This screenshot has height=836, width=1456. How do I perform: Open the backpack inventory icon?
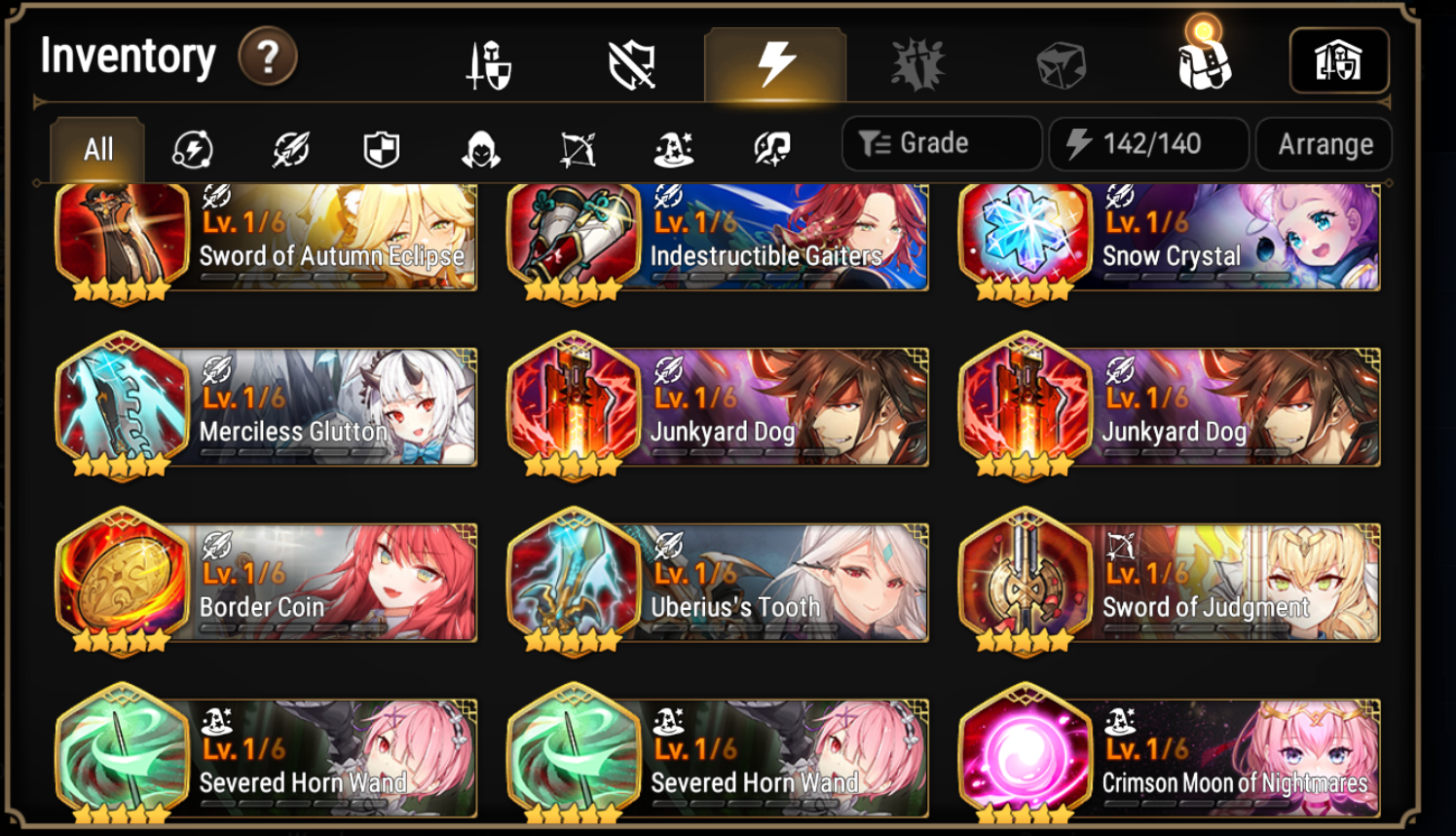tap(1203, 60)
